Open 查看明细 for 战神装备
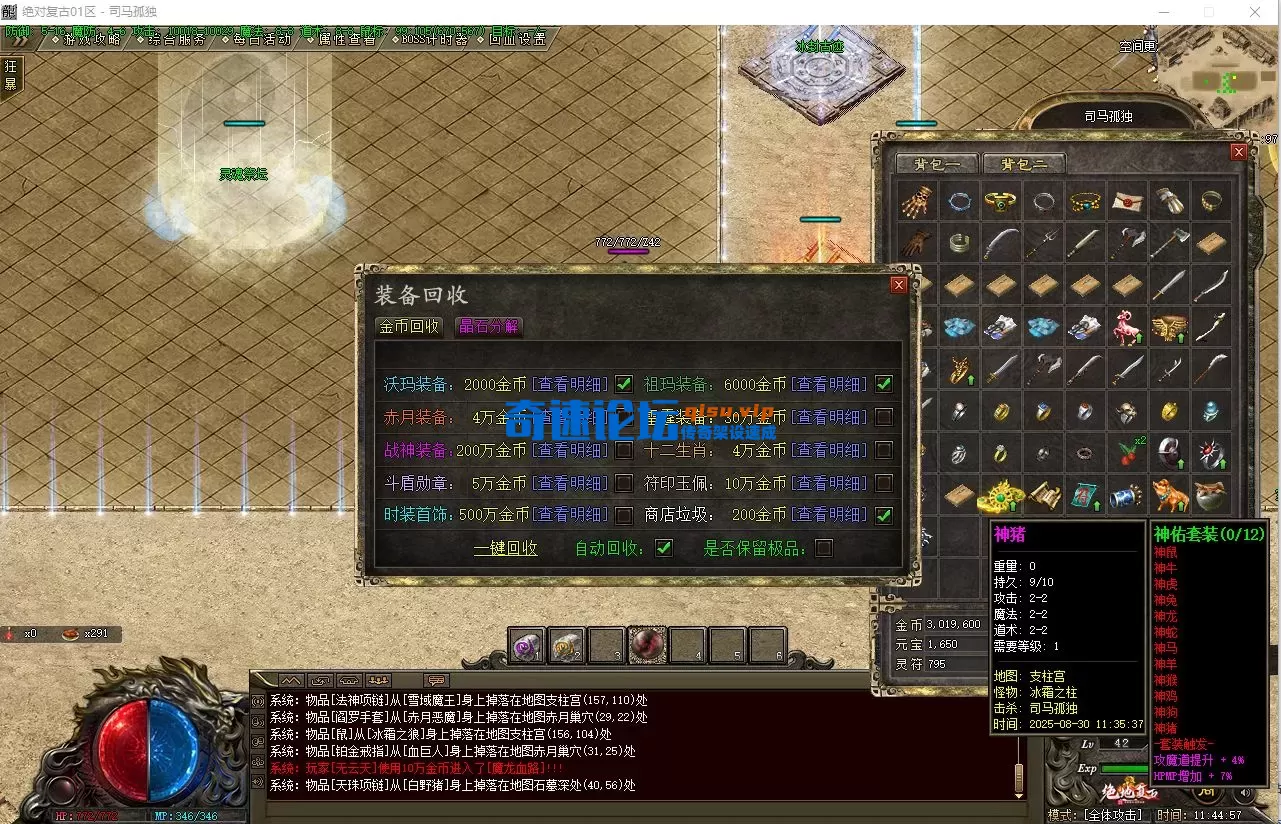 click(570, 449)
